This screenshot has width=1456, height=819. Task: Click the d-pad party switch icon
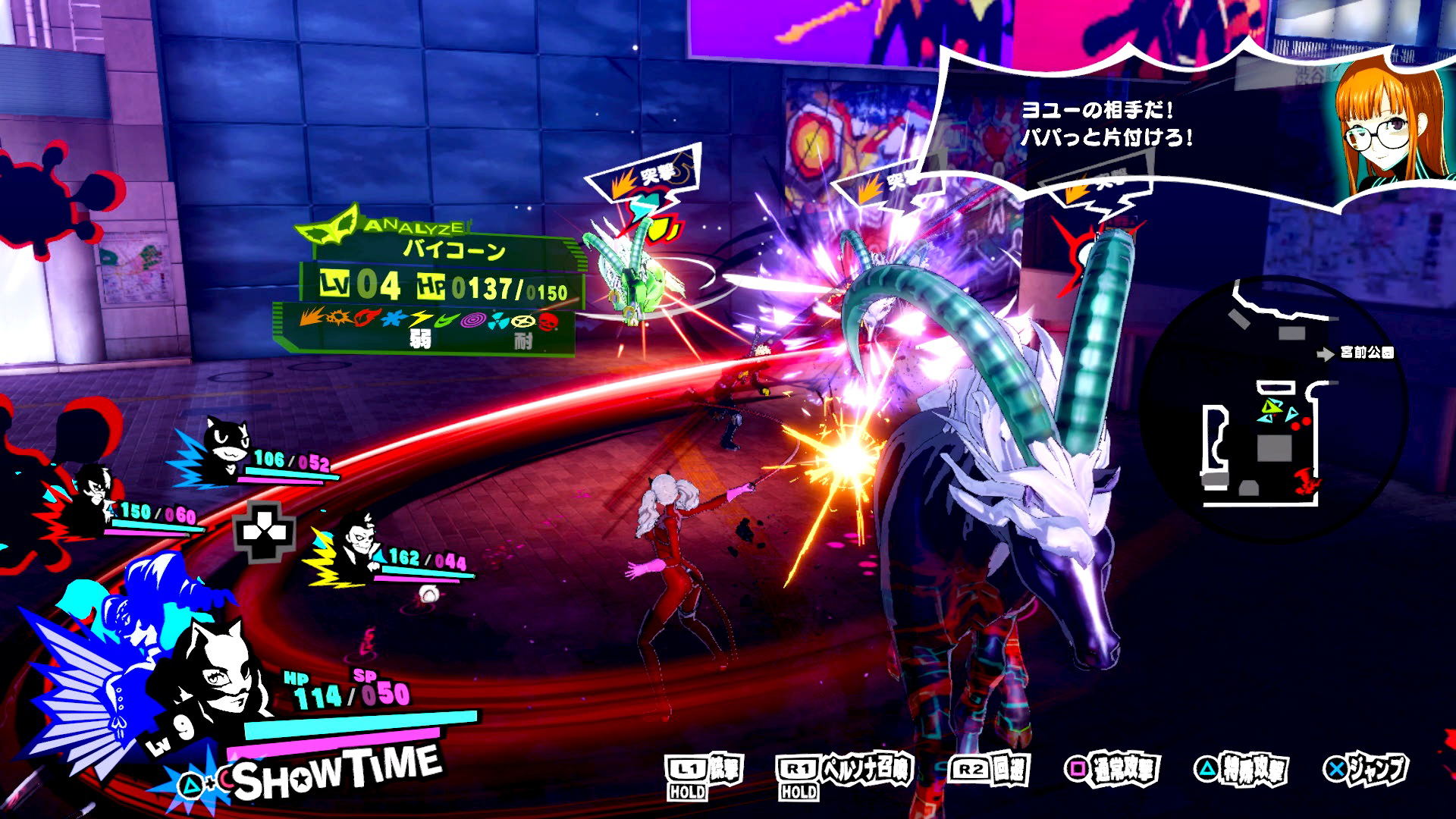click(263, 530)
